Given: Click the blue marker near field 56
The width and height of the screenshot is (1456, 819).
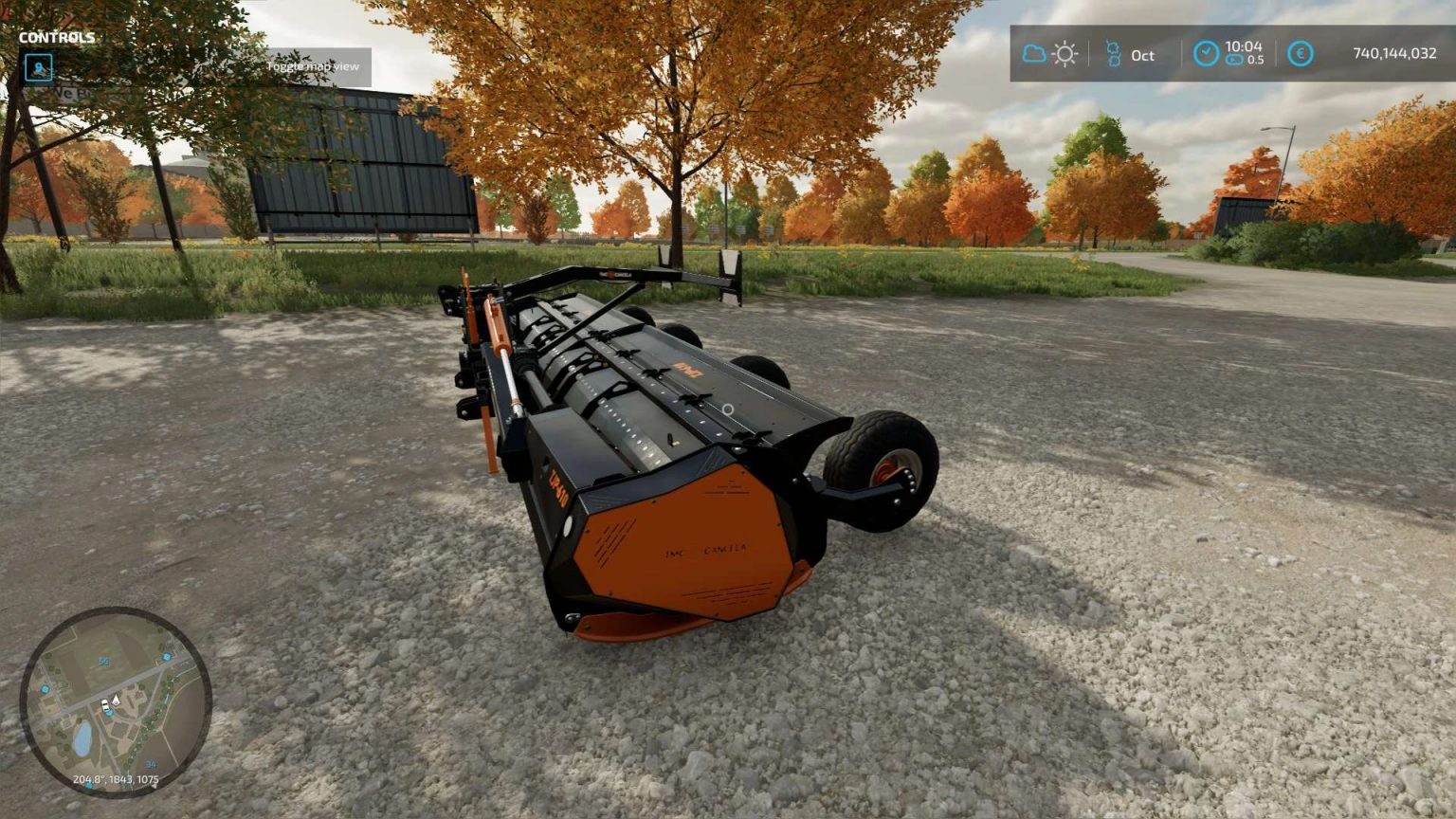Looking at the screenshot, I should pyautogui.click(x=167, y=658).
